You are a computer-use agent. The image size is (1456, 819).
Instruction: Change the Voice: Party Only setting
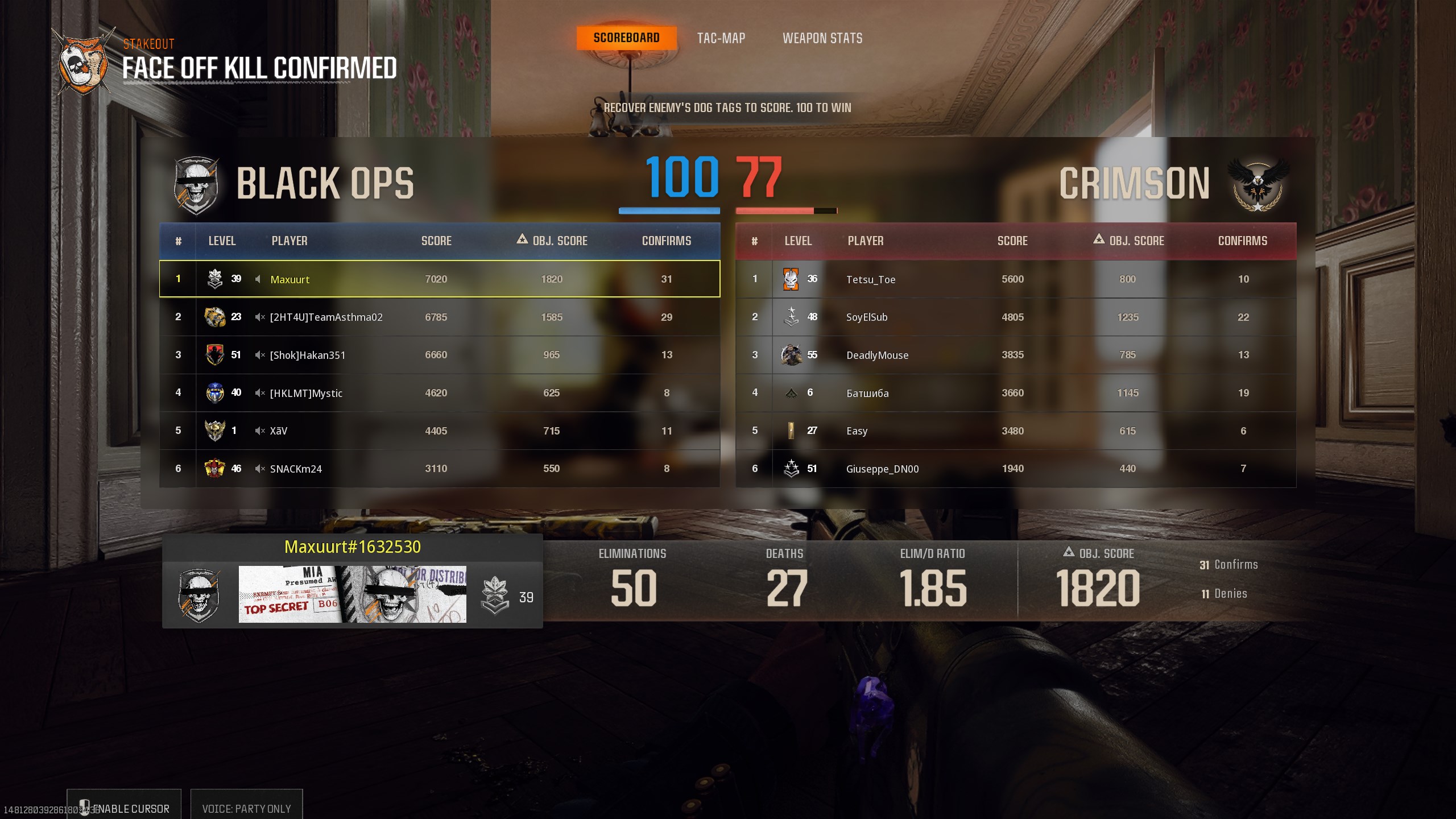pos(246,808)
